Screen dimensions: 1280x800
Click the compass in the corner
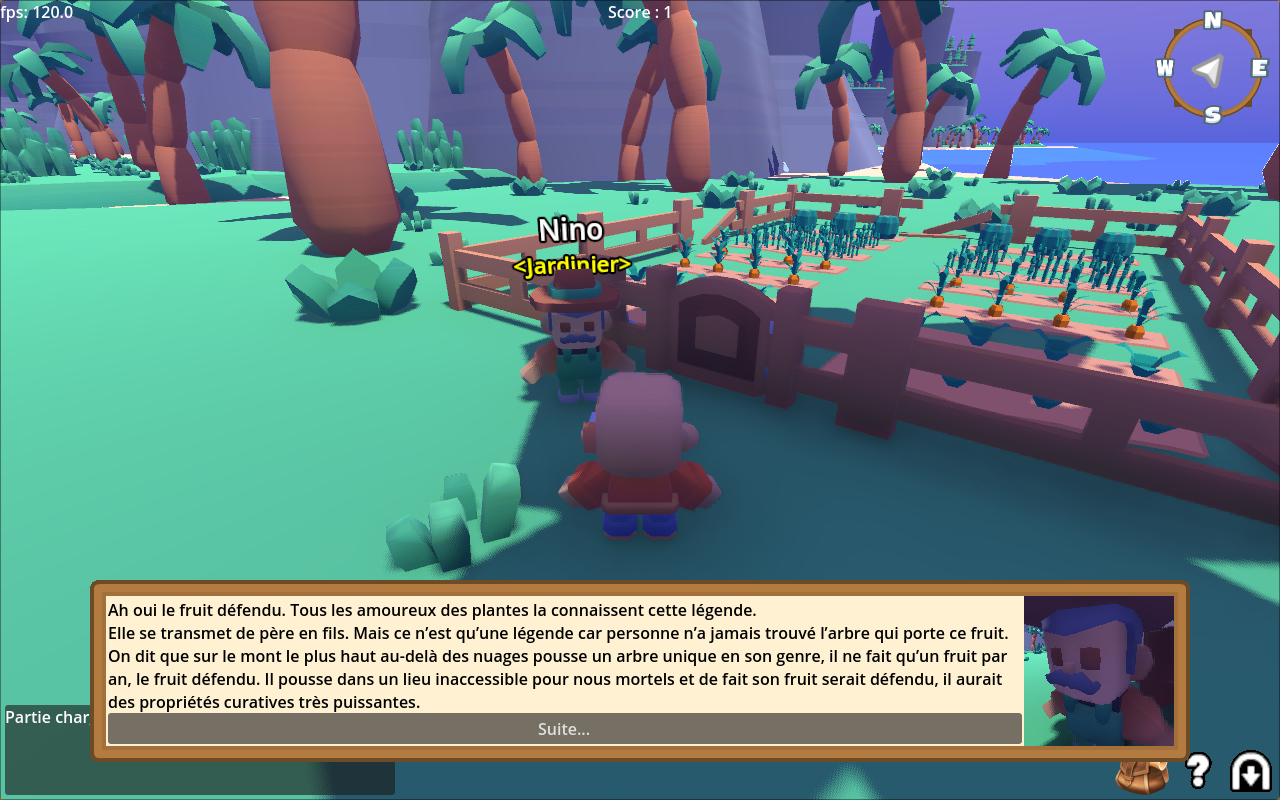[1212, 68]
